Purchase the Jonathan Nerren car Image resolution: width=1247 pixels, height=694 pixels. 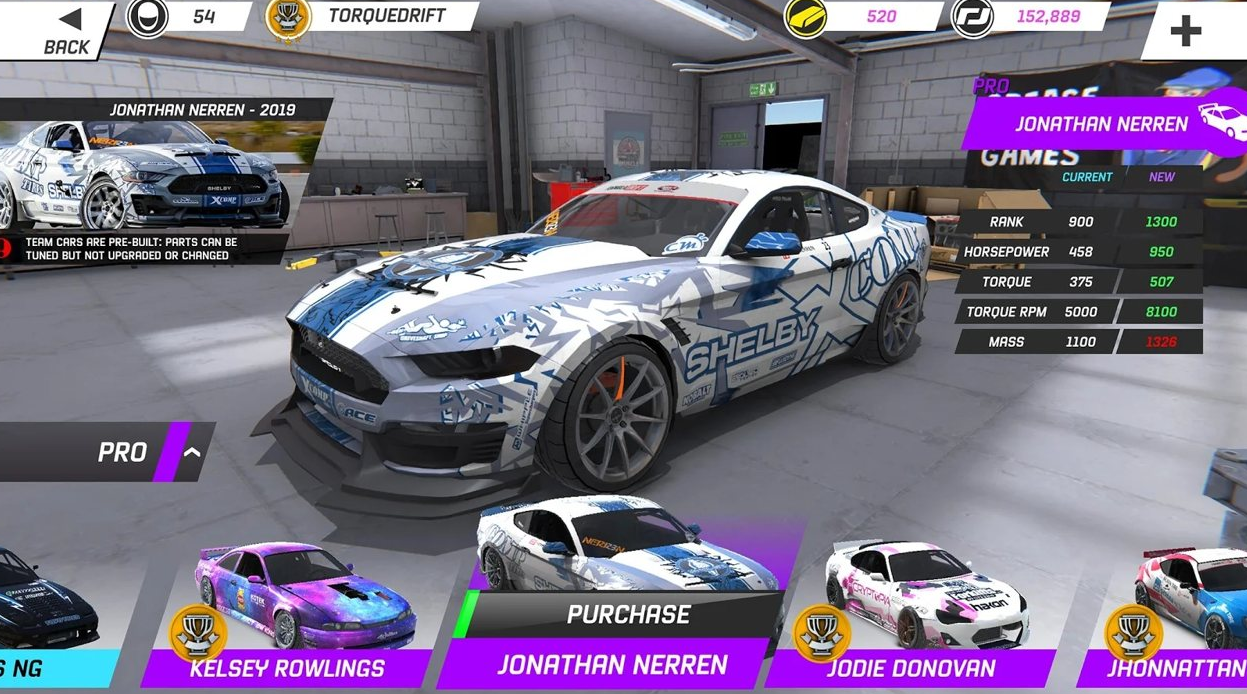[x=628, y=614]
